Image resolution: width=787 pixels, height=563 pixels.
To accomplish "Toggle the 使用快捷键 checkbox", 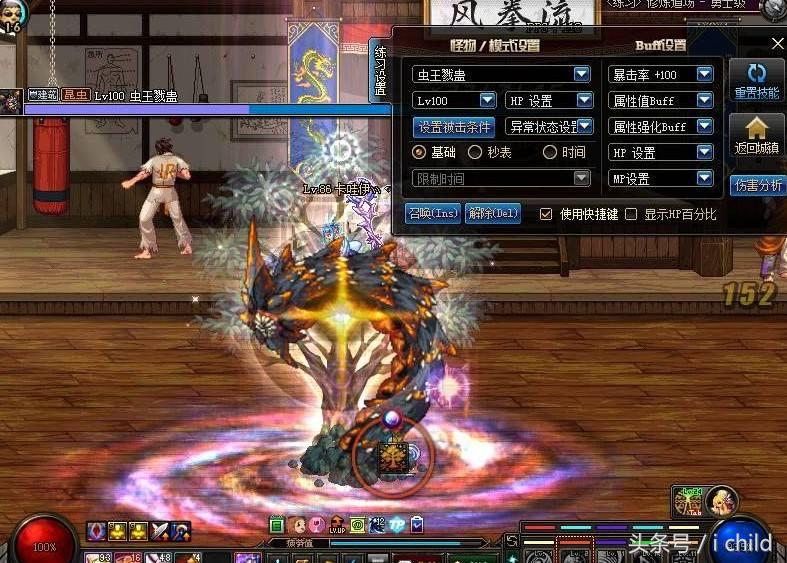I will pos(546,214).
